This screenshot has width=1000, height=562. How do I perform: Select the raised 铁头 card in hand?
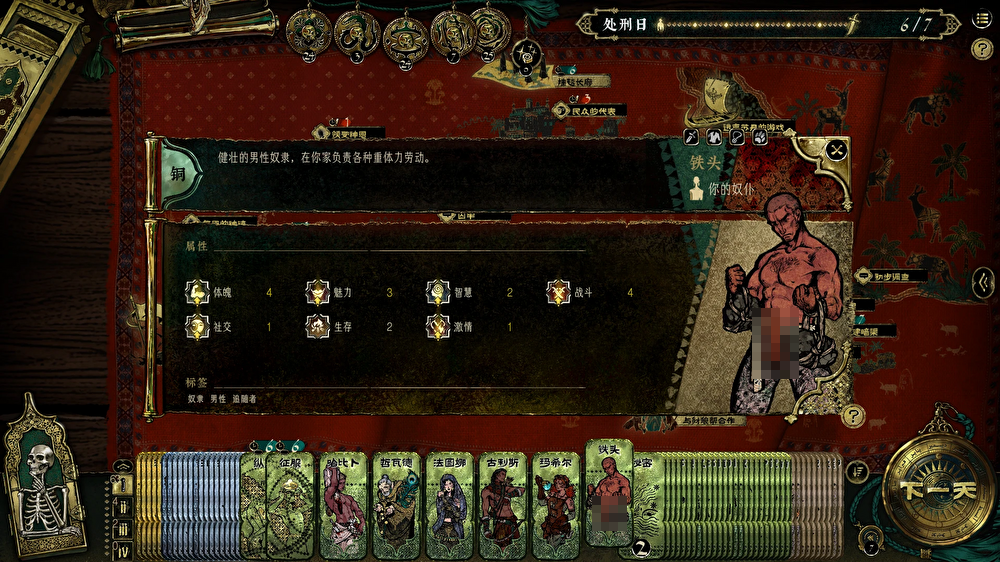pyautogui.click(x=608, y=492)
